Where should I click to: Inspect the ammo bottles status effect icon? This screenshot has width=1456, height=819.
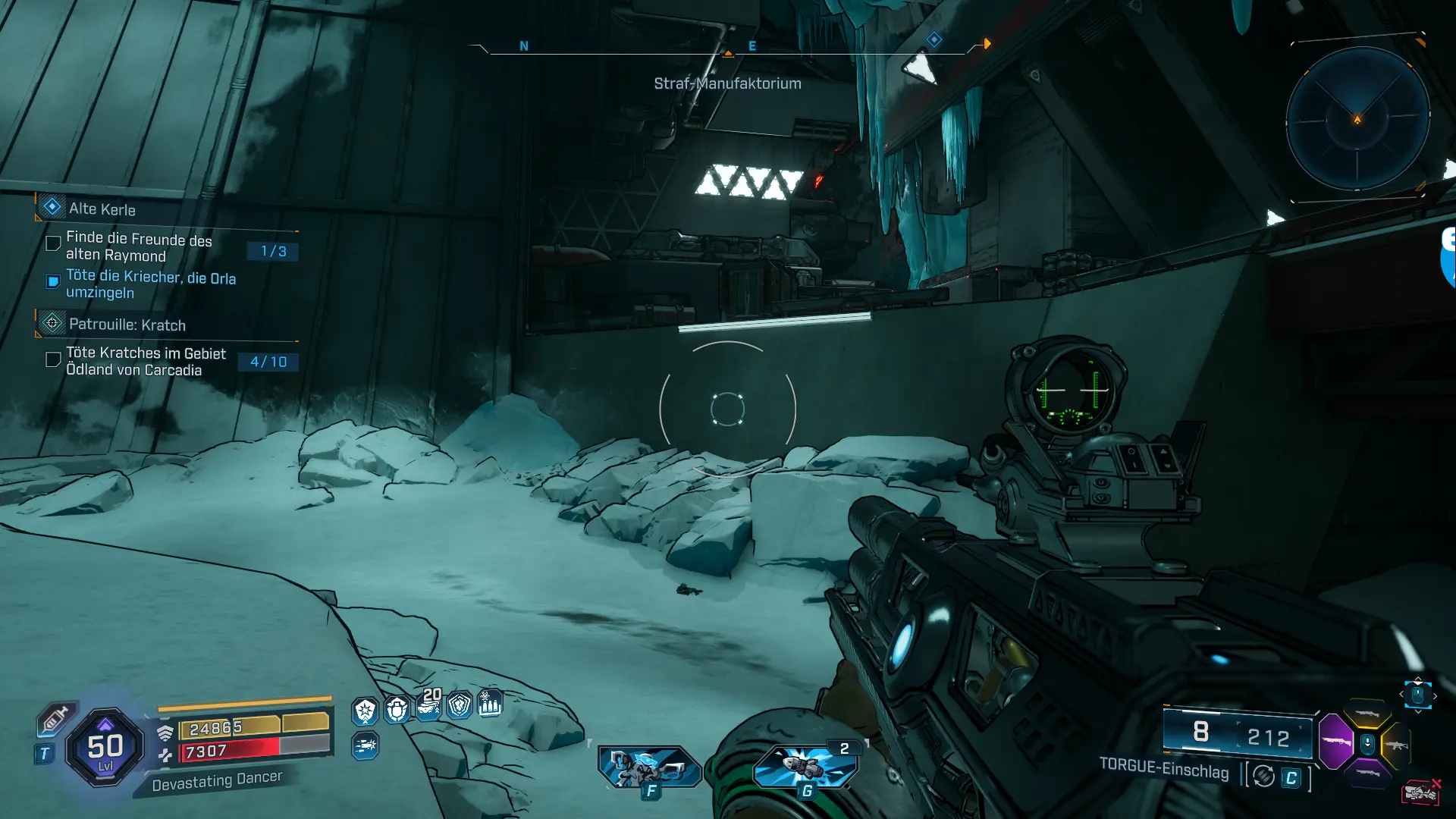(490, 704)
